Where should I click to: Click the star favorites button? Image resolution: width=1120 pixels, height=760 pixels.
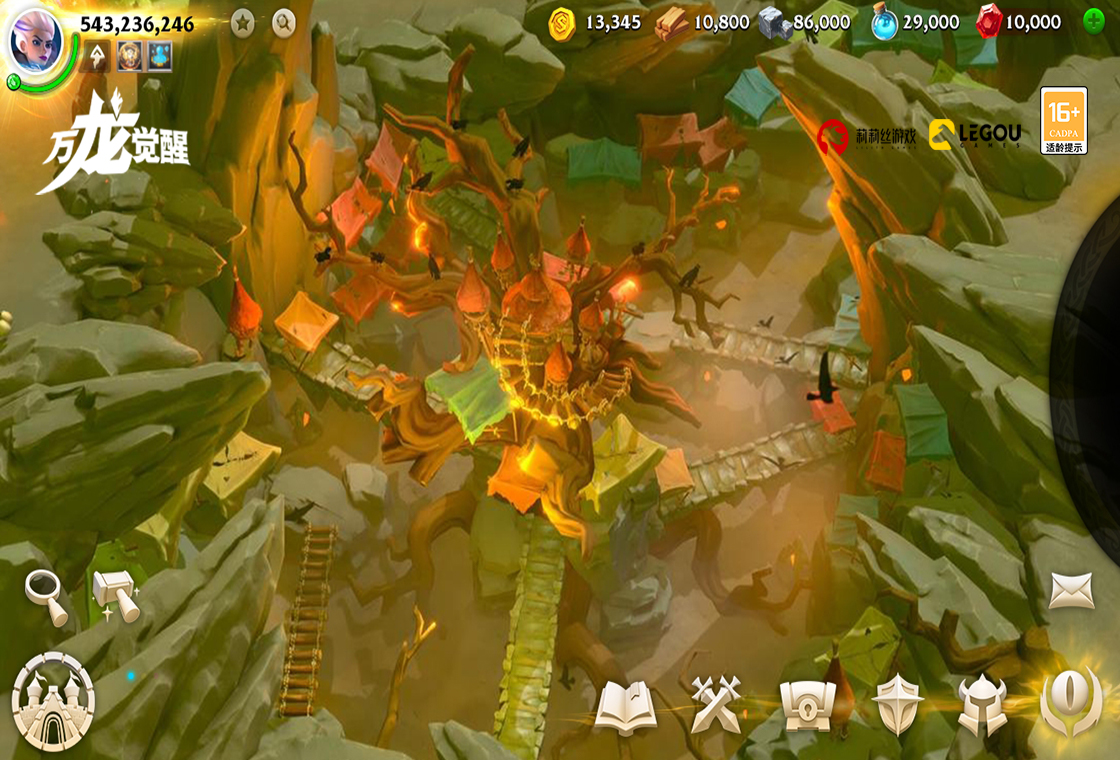[x=242, y=23]
